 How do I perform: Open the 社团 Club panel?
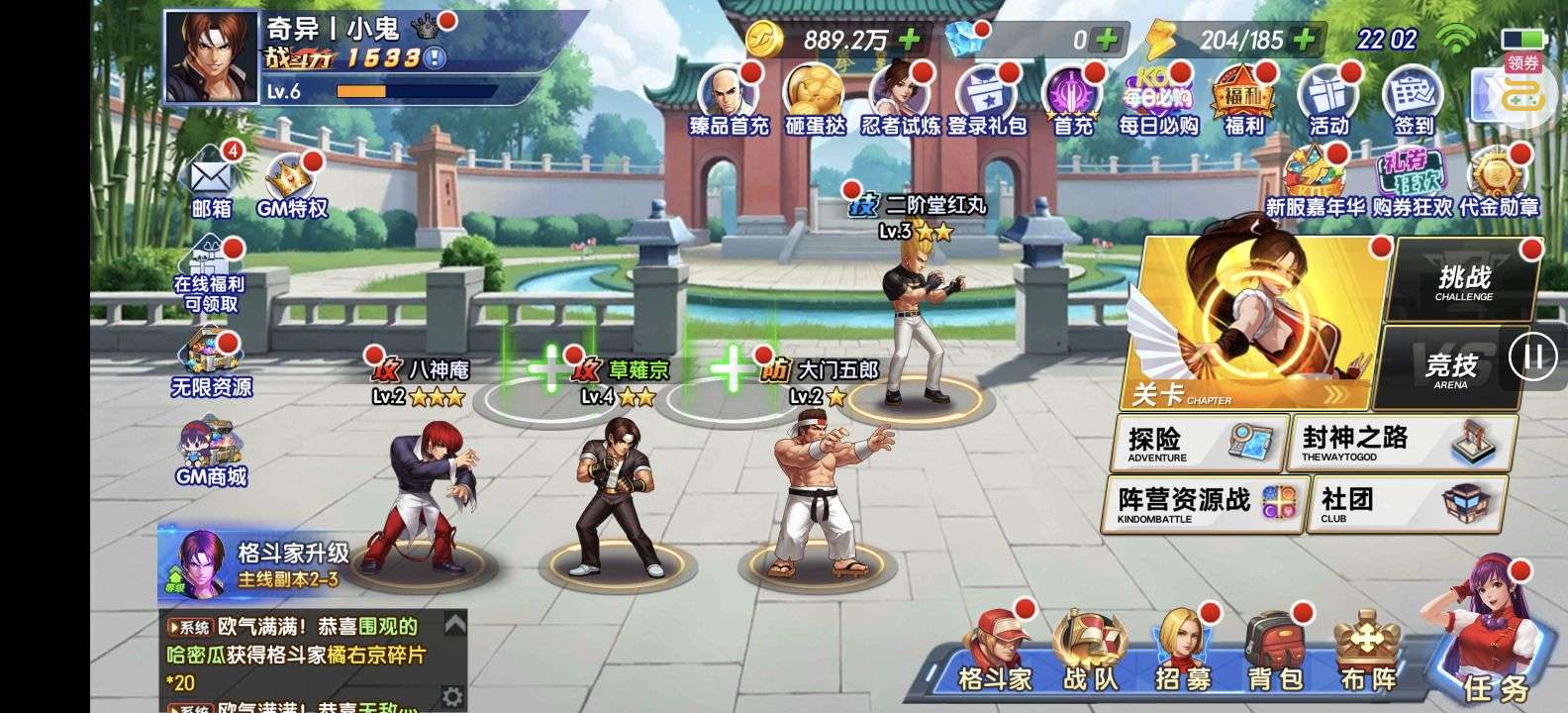[1405, 504]
